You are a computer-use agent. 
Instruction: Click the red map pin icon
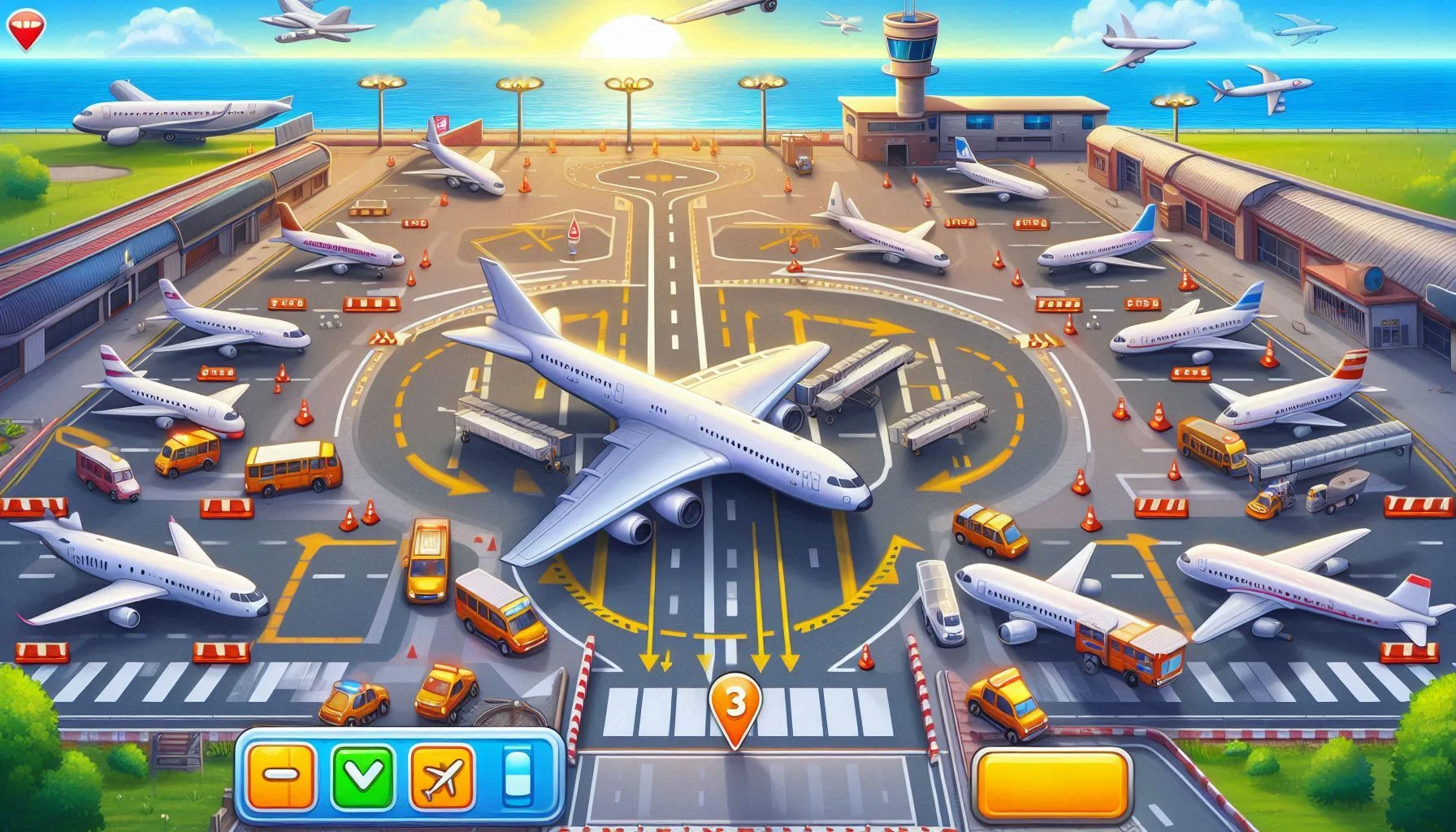24,29
